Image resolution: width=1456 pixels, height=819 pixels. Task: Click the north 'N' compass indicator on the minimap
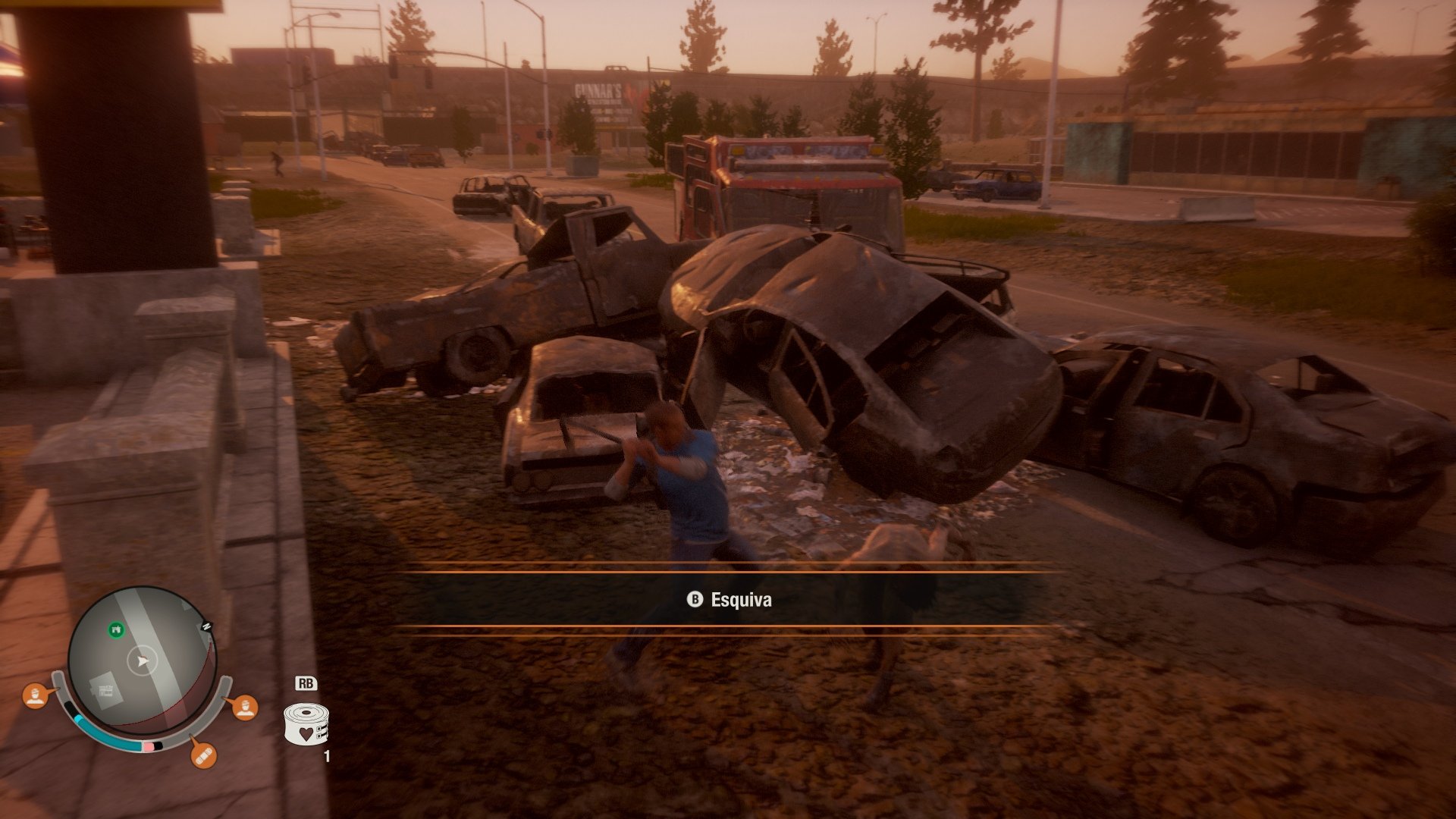coord(207,626)
